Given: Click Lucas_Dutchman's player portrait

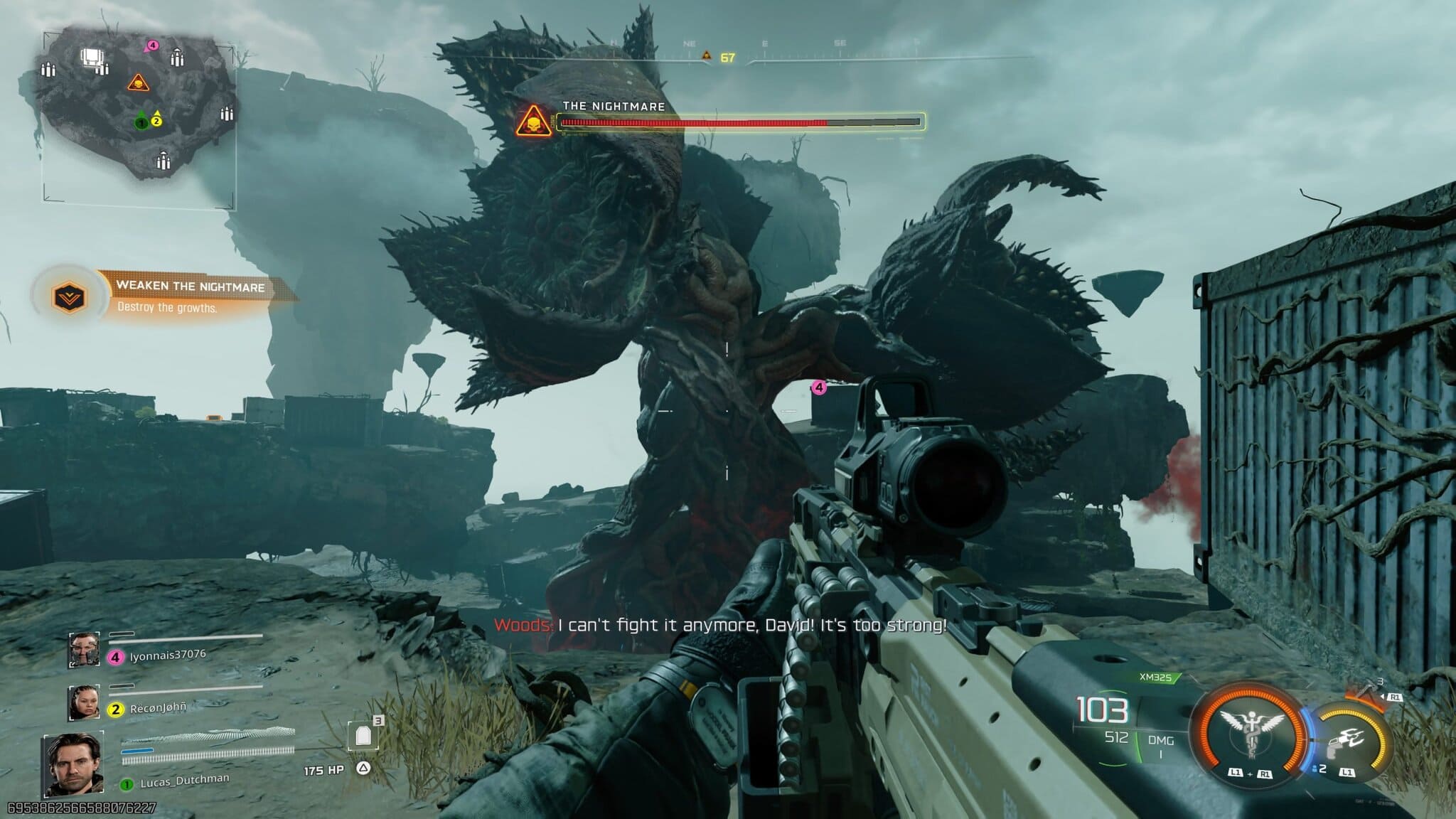Looking at the screenshot, I should tap(73, 764).
